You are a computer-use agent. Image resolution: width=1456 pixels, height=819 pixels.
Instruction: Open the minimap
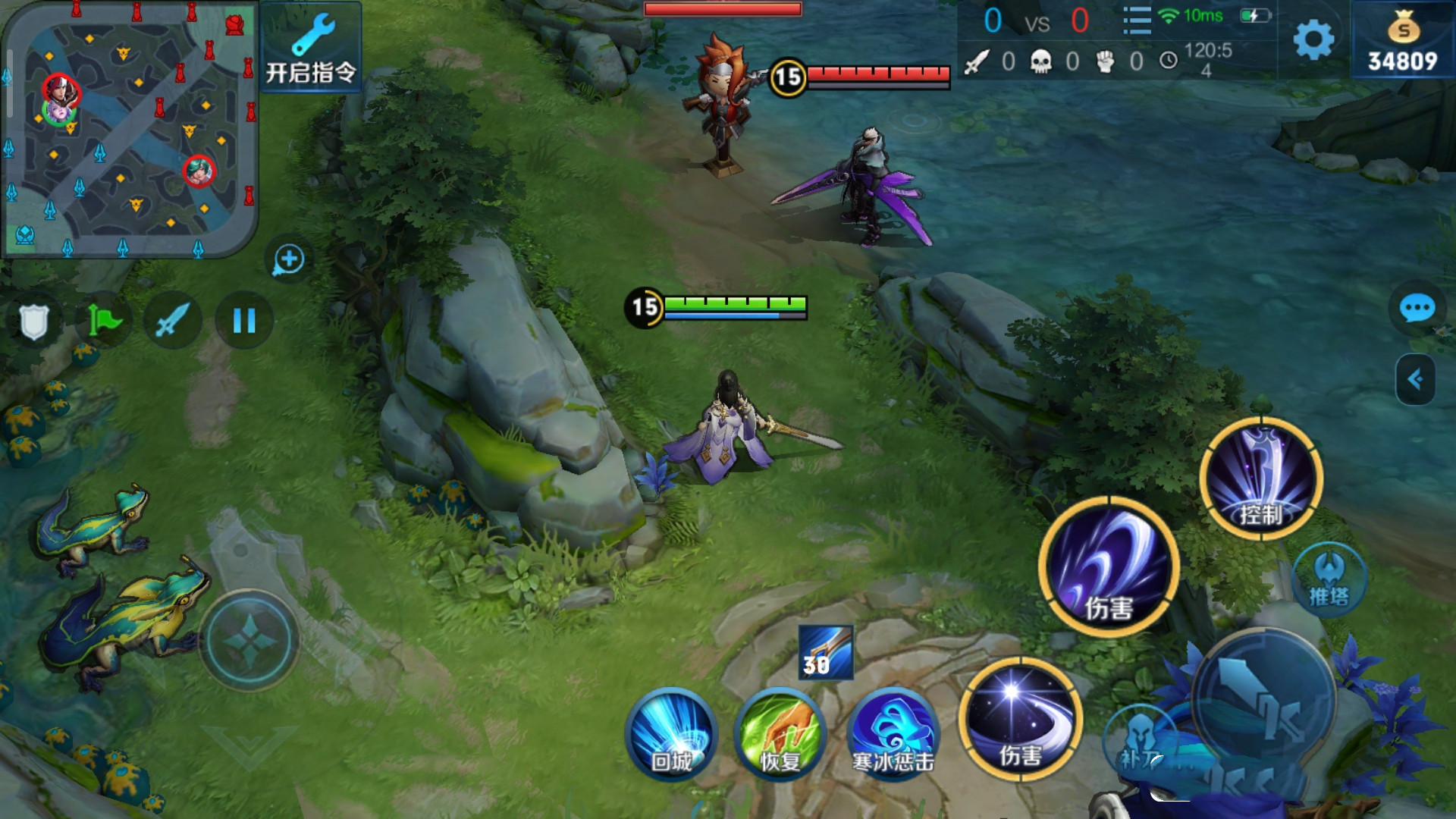(129, 129)
